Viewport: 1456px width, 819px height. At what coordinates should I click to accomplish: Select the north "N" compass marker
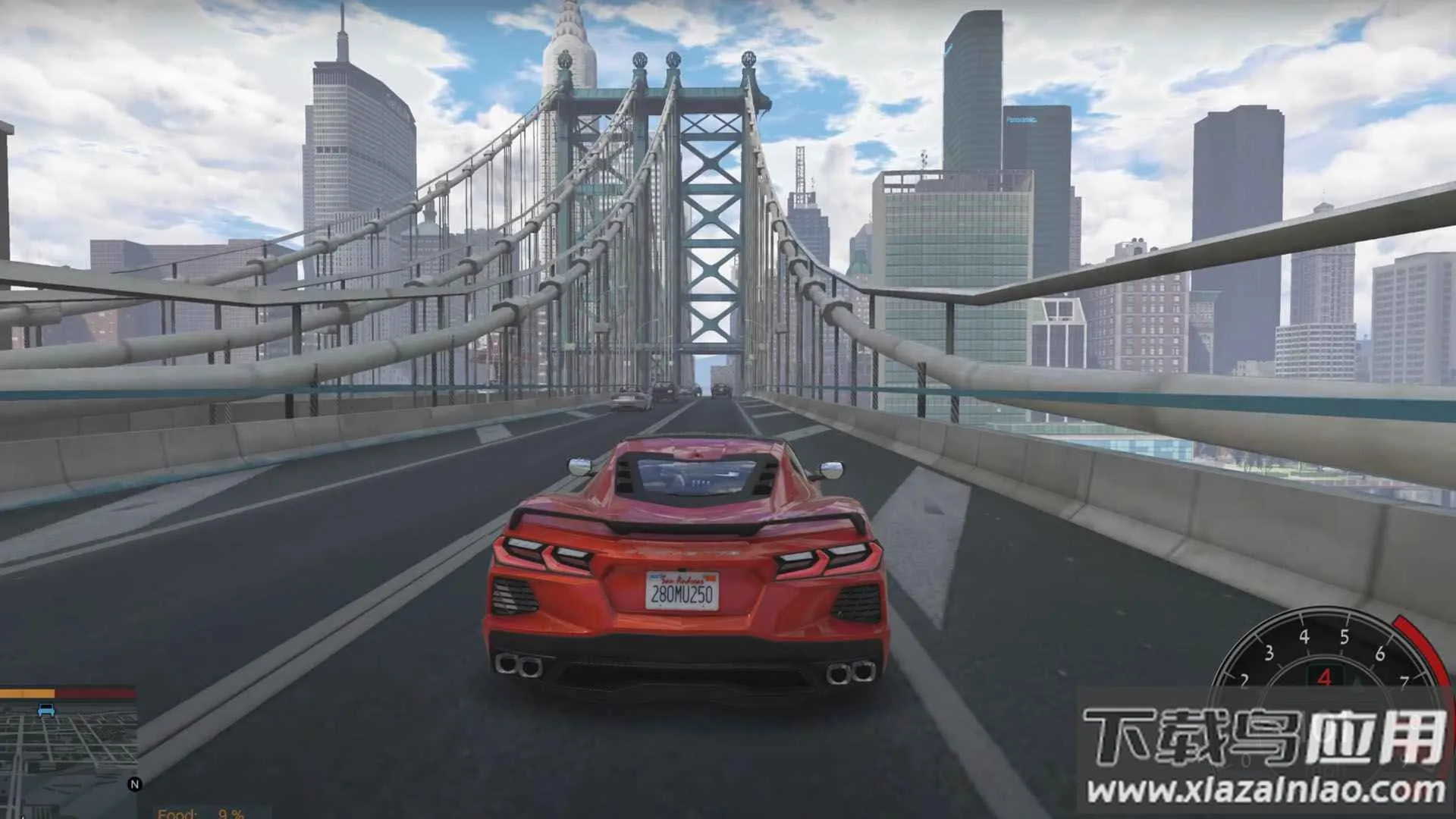click(x=135, y=783)
